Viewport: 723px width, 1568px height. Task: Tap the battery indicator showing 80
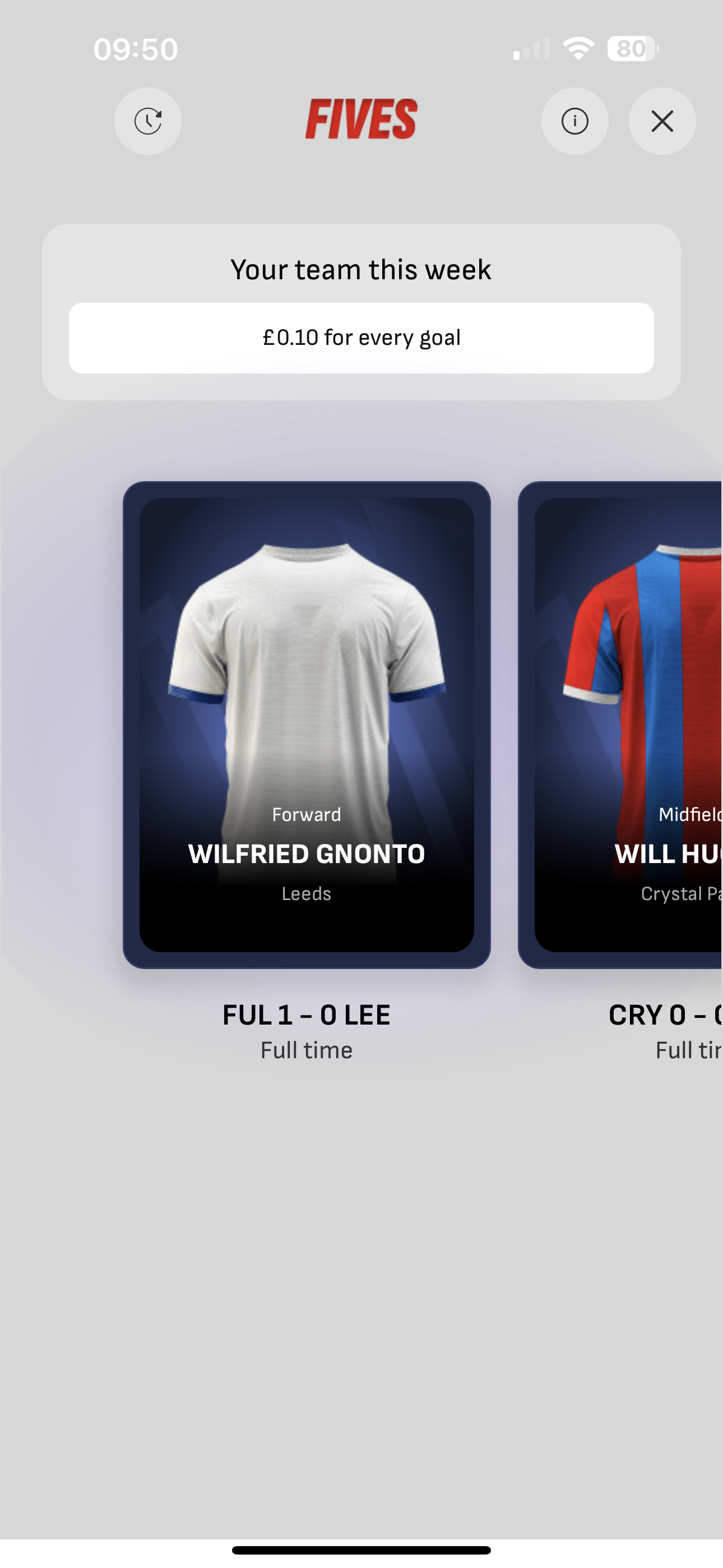[633, 48]
